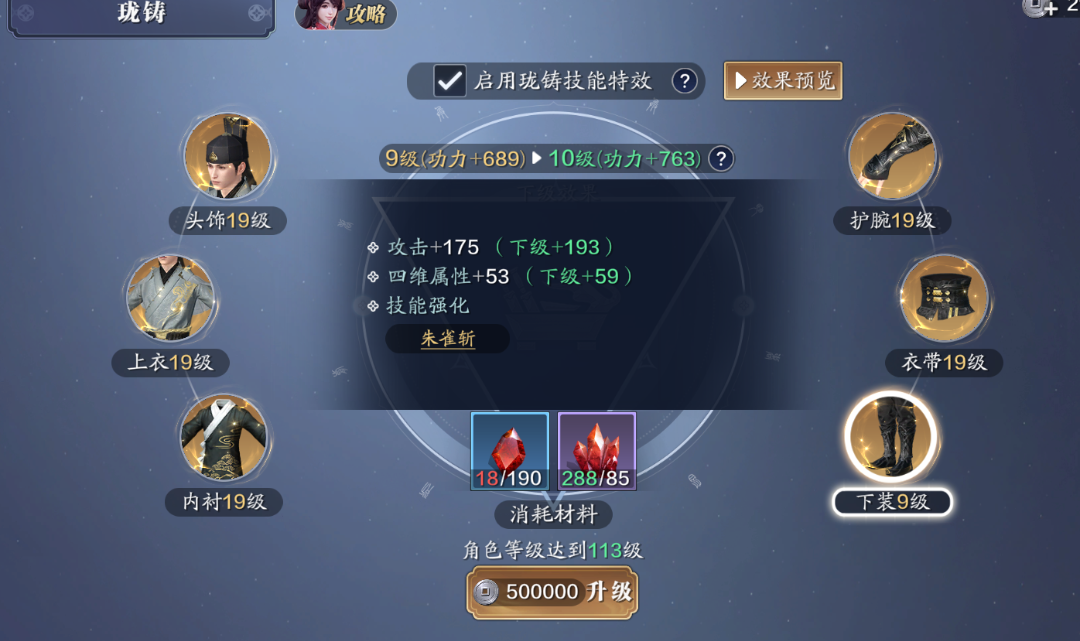
Task: Open help for skill effects setting
Action: (x=684, y=81)
